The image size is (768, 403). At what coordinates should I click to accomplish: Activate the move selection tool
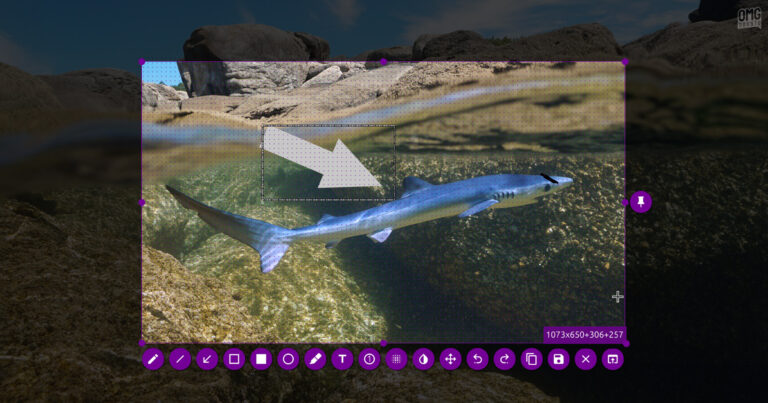451,359
